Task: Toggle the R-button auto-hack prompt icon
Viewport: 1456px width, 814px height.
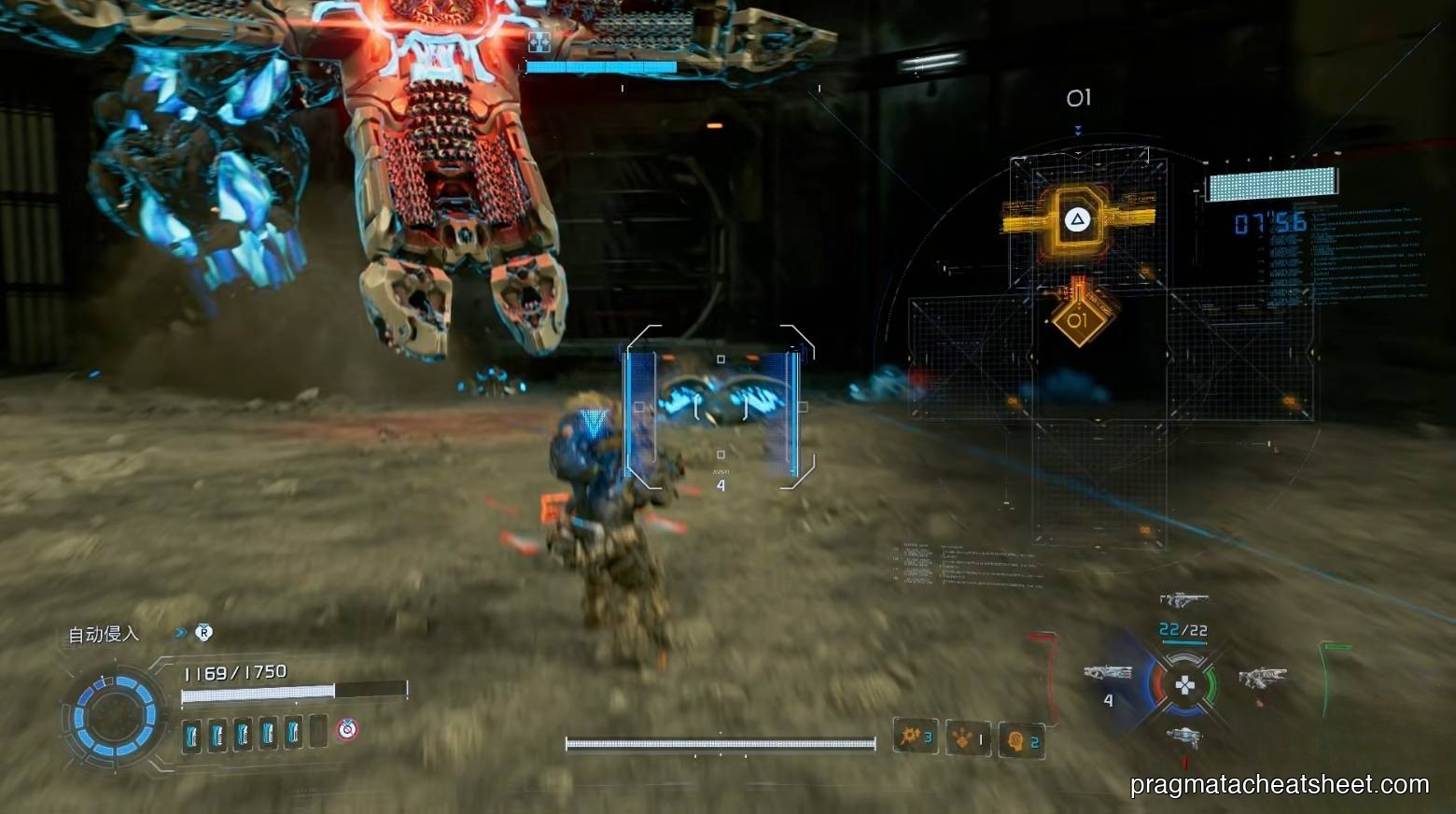Action: tap(203, 633)
